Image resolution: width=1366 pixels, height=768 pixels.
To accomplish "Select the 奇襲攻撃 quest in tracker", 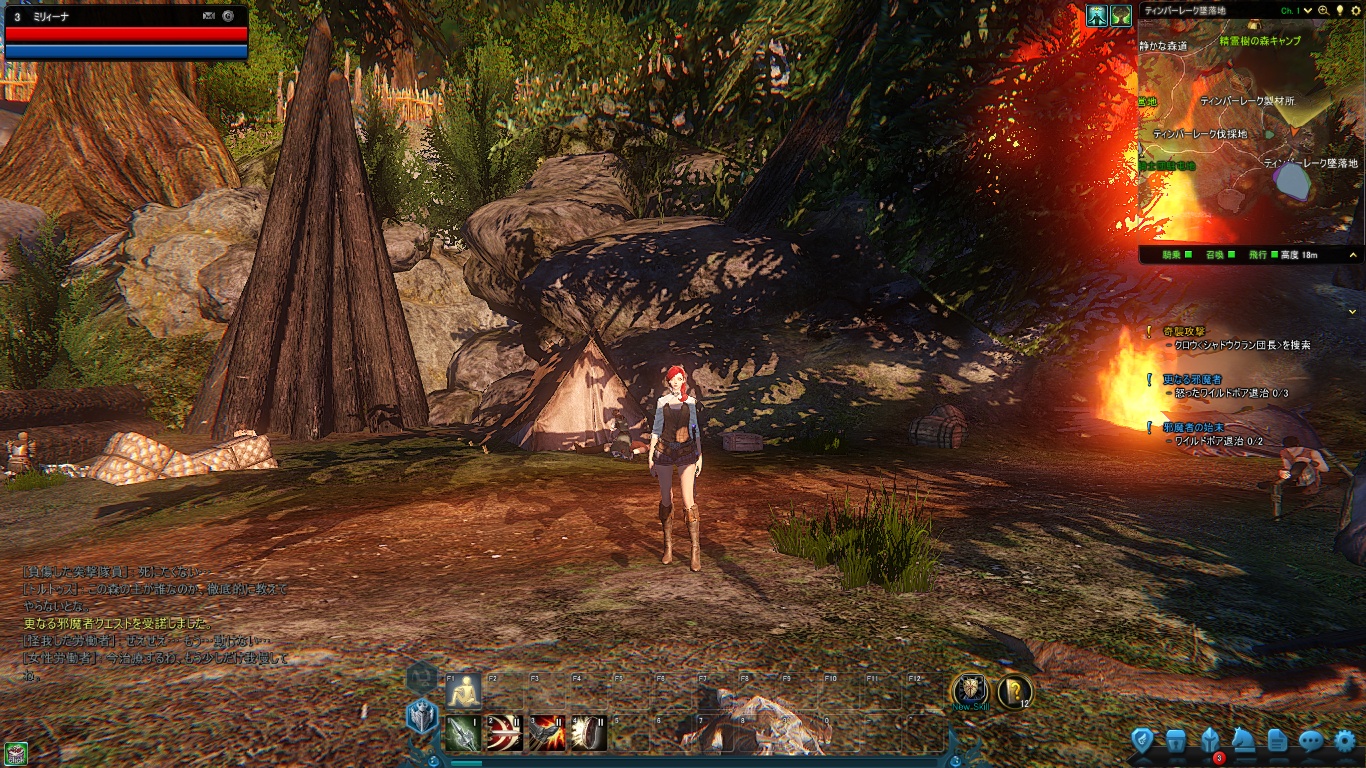I will 1185,331.
